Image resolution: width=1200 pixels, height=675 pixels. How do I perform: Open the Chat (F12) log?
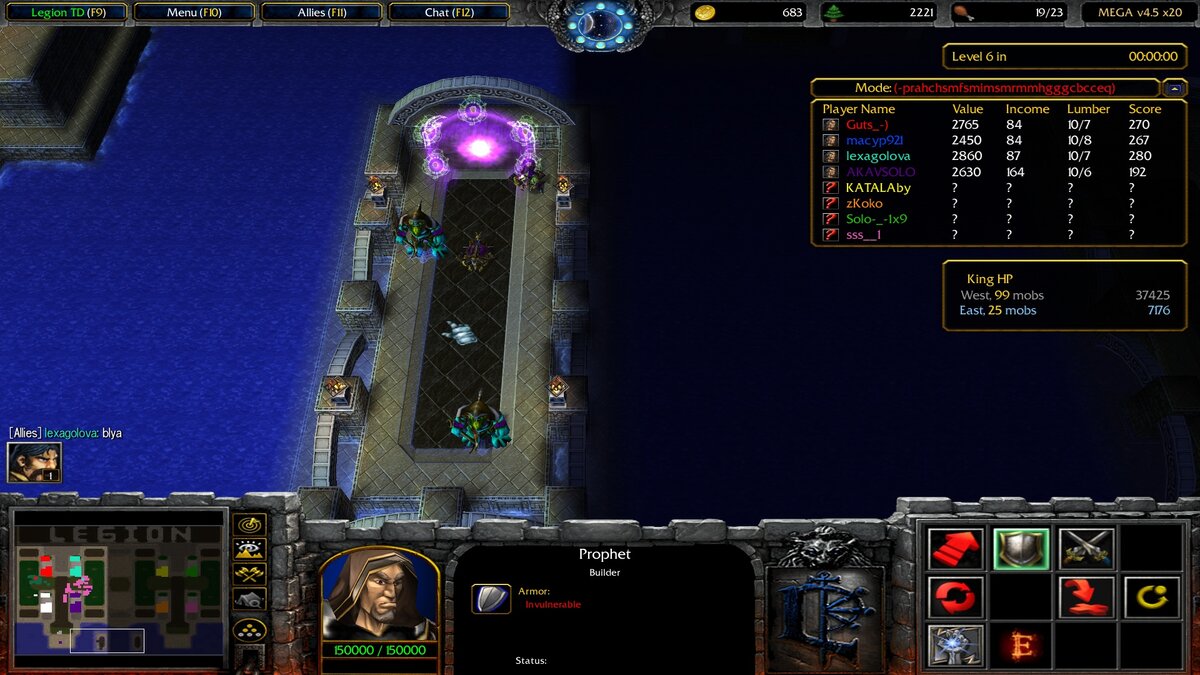[x=449, y=13]
